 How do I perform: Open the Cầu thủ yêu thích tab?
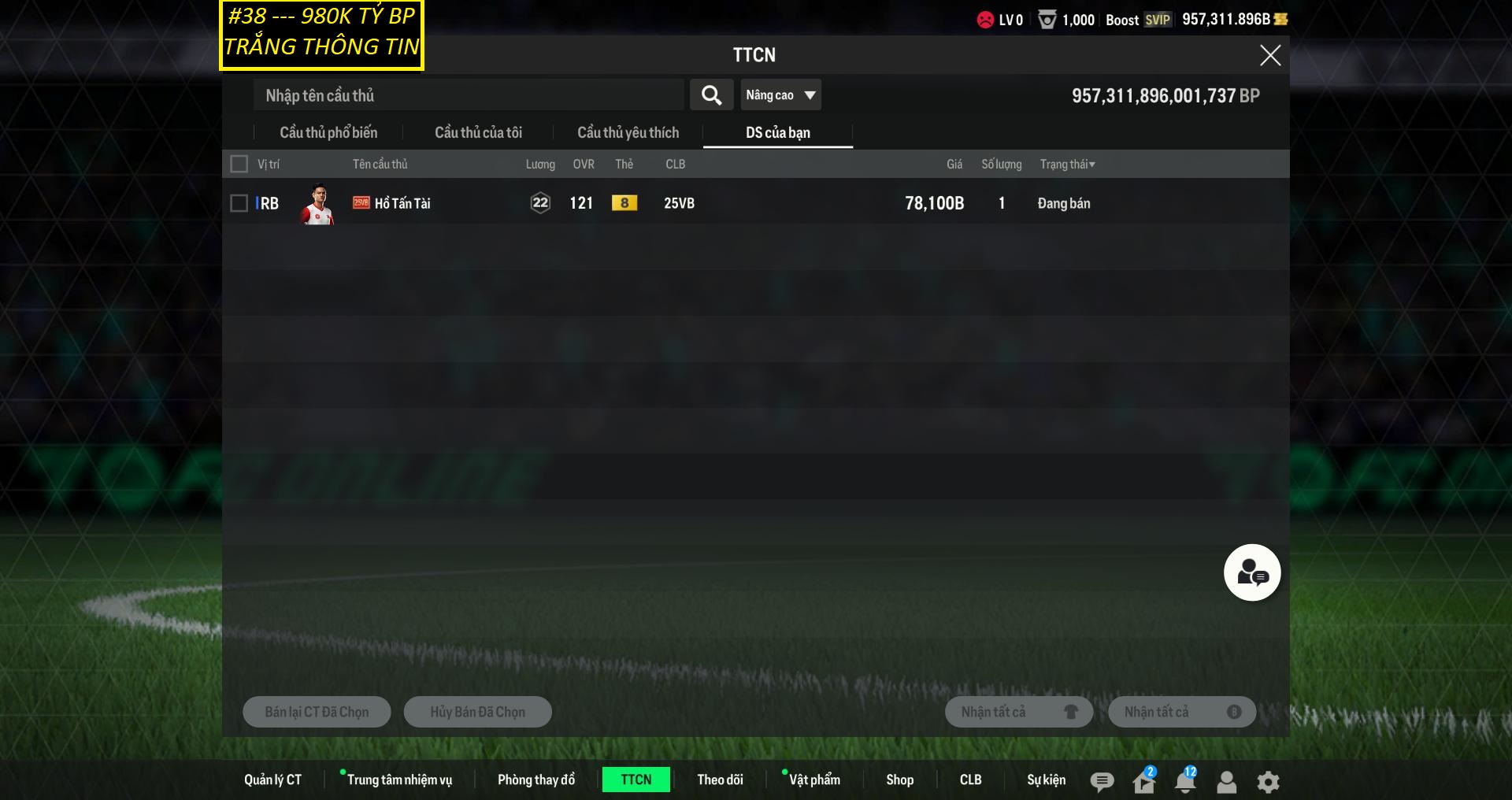(628, 133)
